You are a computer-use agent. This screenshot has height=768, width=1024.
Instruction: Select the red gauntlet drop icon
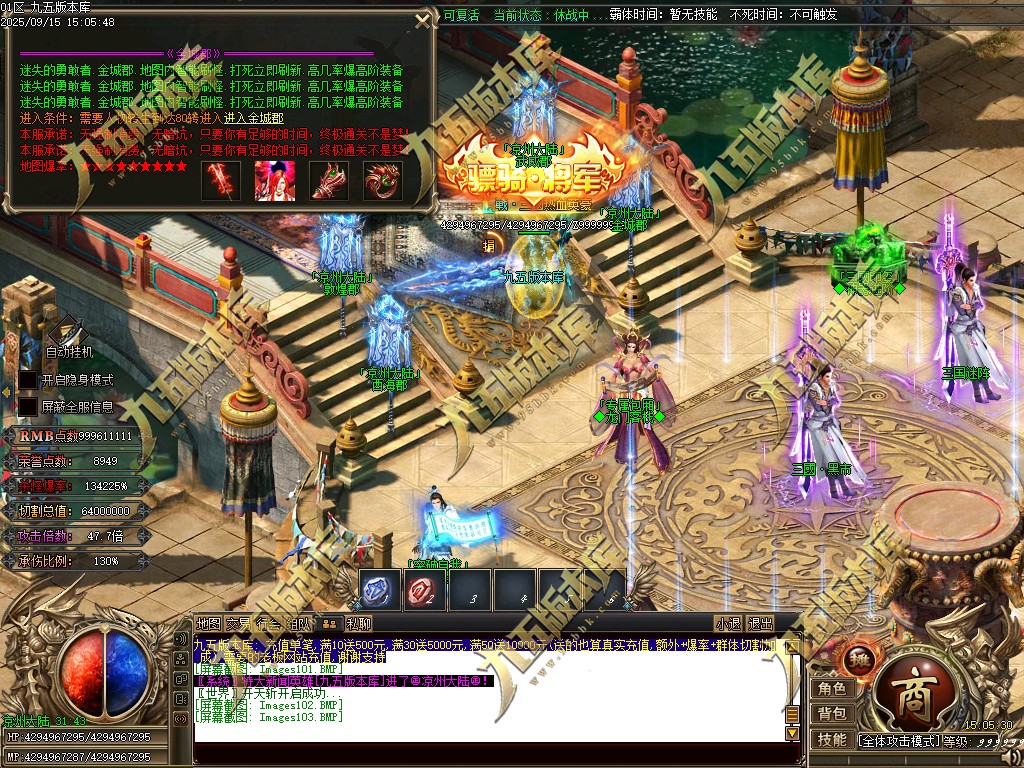[328, 180]
